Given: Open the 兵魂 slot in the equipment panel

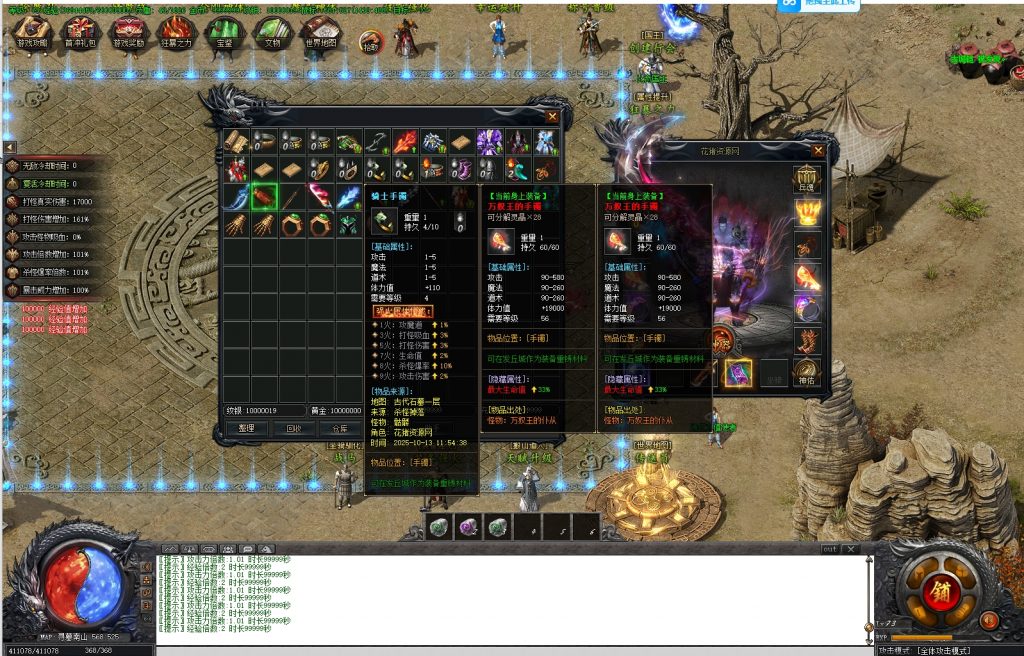Looking at the screenshot, I should (806, 180).
